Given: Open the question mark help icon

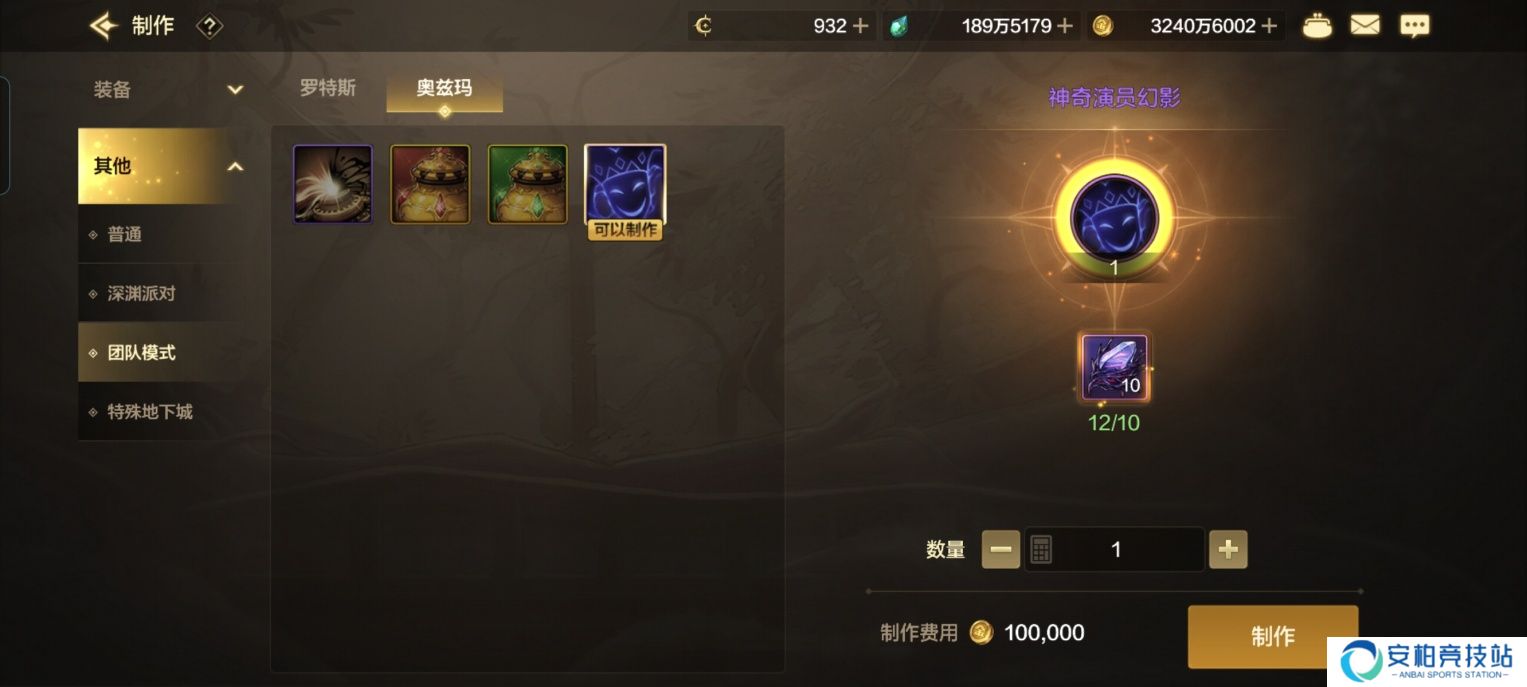Looking at the screenshot, I should (x=209, y=26).
